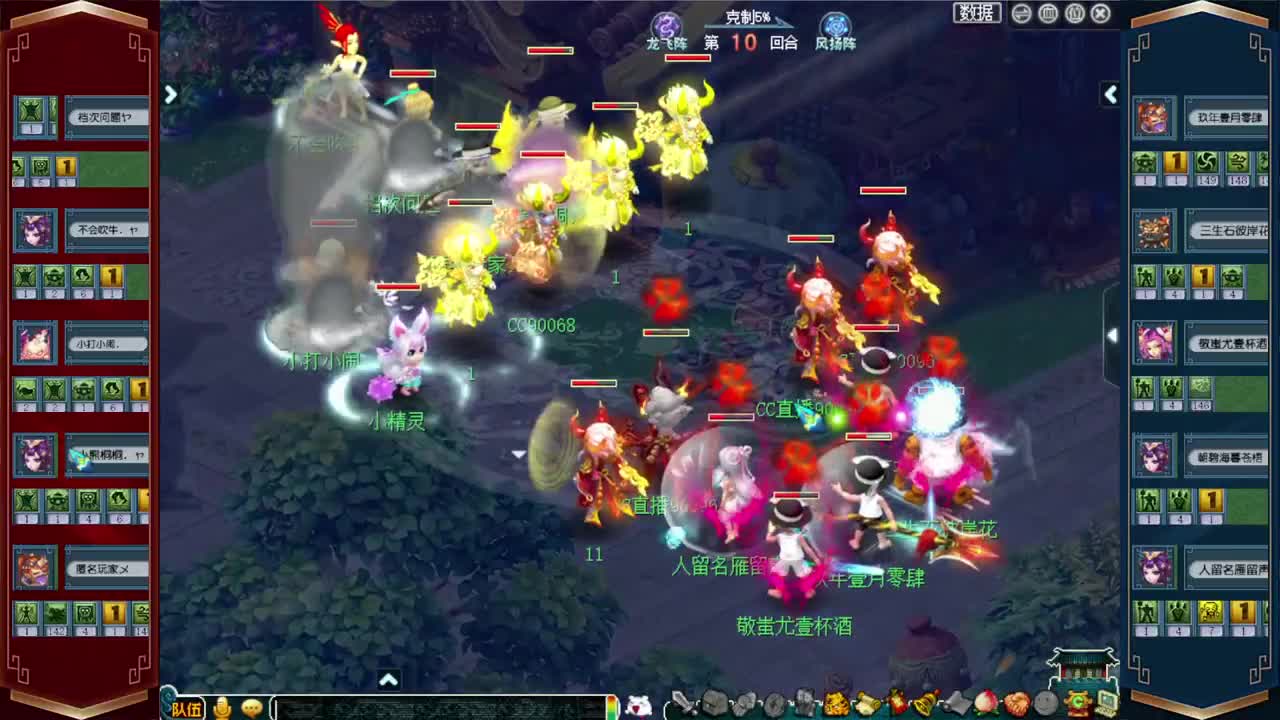Open the 数据 data menu at top right
The width and height of the screenshot is (1280, 720).
click(x=977, y=14)
